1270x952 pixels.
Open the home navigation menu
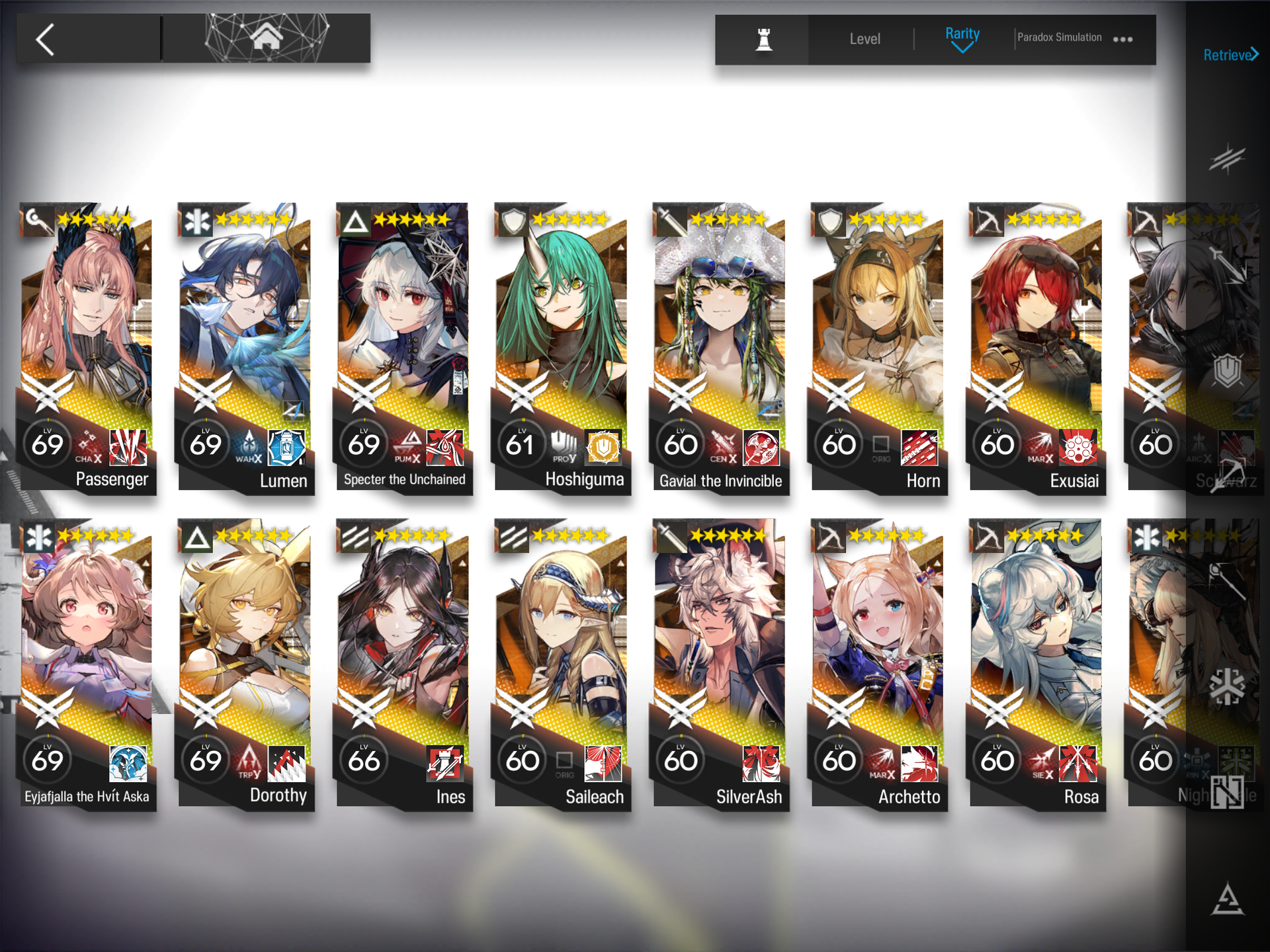tap(266, 38)
